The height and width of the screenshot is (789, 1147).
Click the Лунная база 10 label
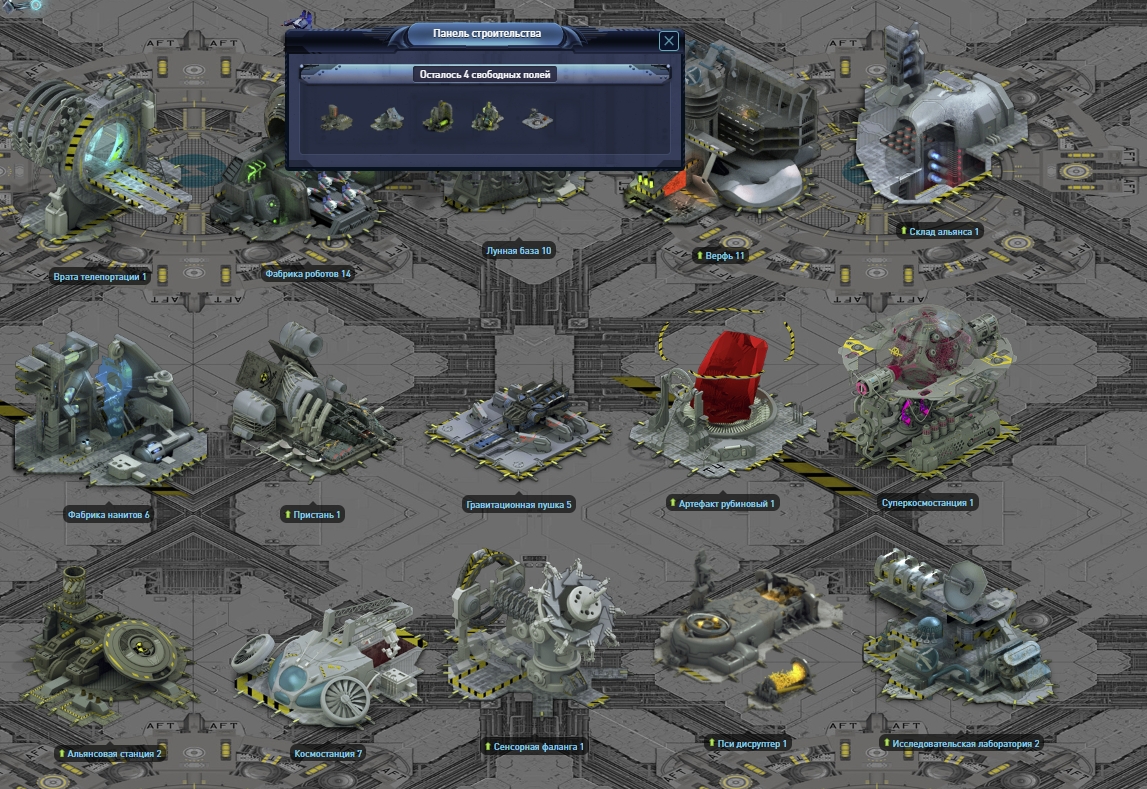(517, 251)
